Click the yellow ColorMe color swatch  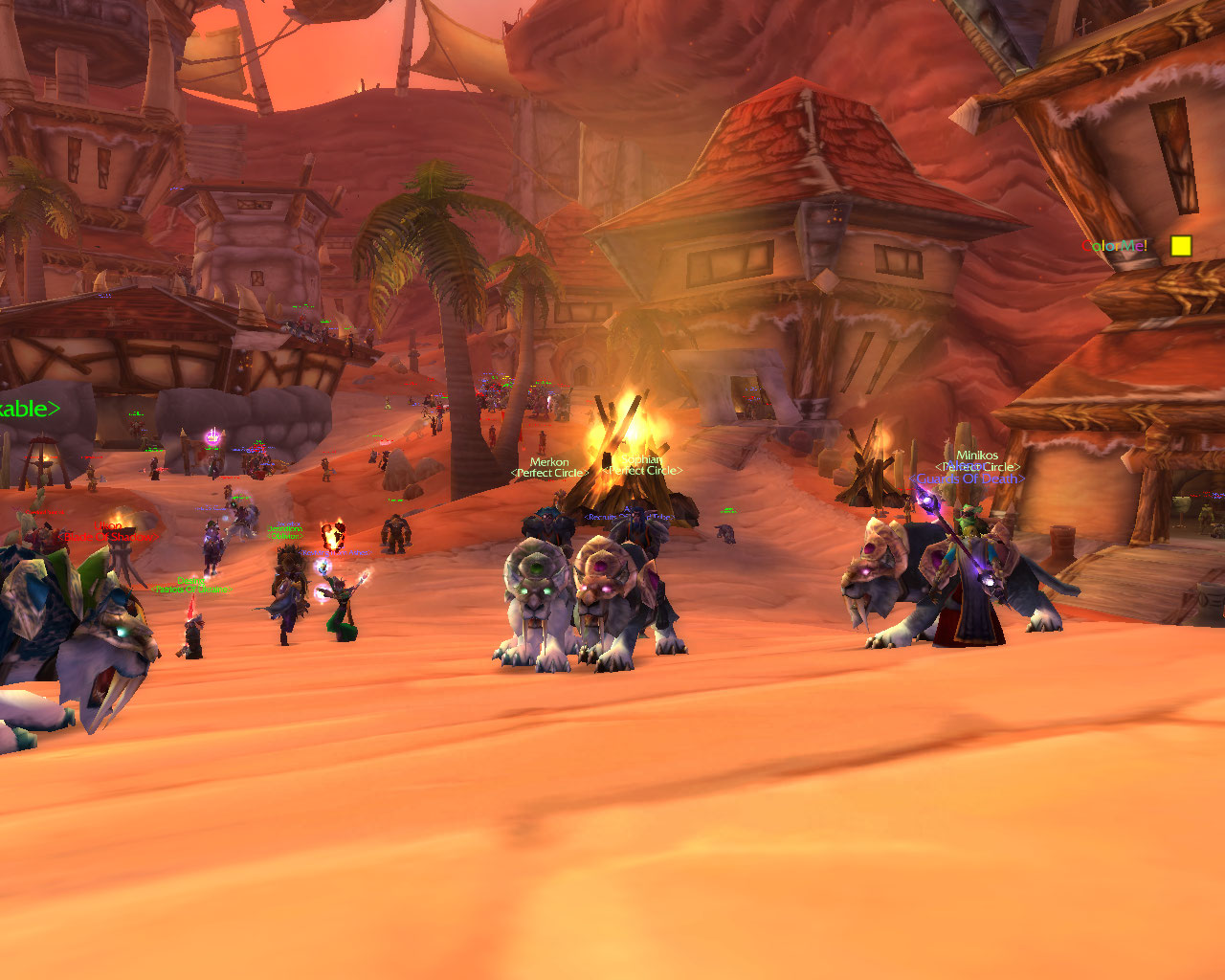1181,246
